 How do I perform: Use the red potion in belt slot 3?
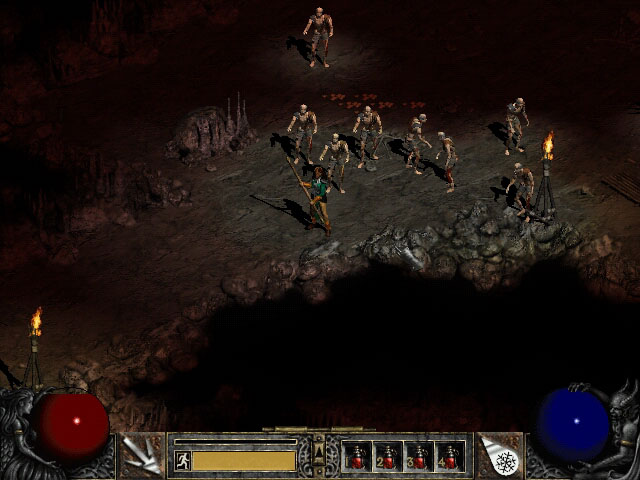pos(418,456)
